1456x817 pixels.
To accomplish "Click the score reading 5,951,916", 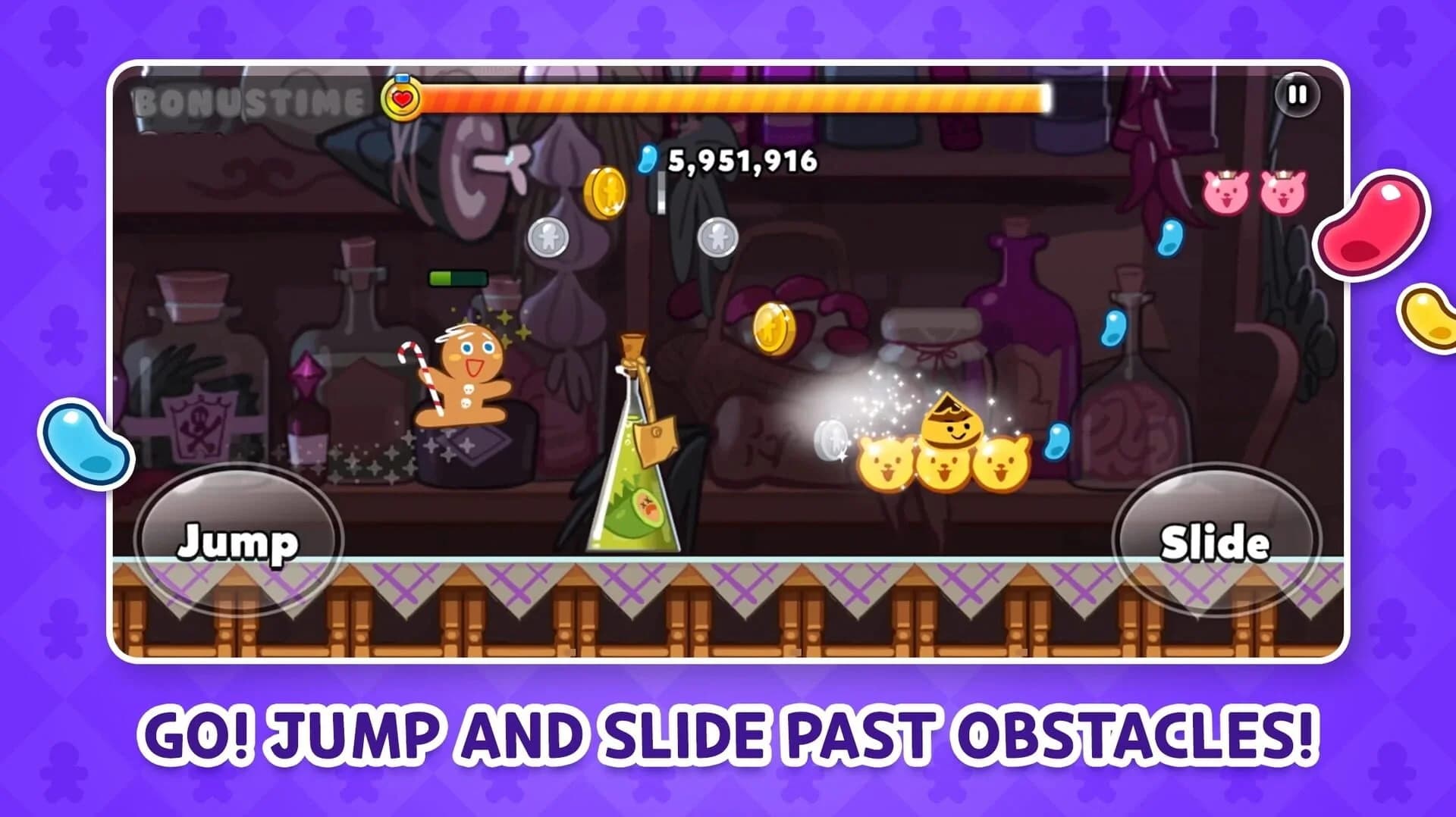I will [x=742, y=161].
